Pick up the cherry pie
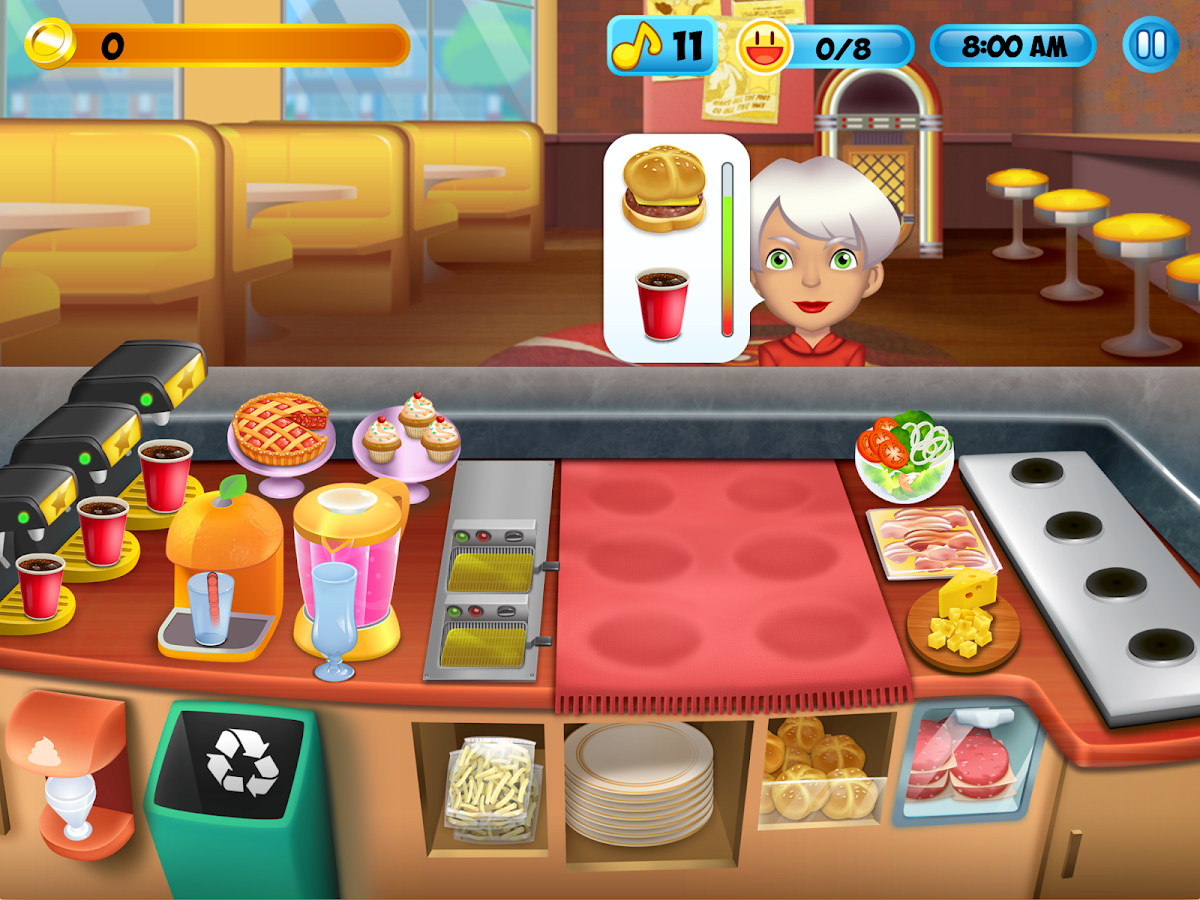This screenshot has height=900, width=1200. pos(280,430)
